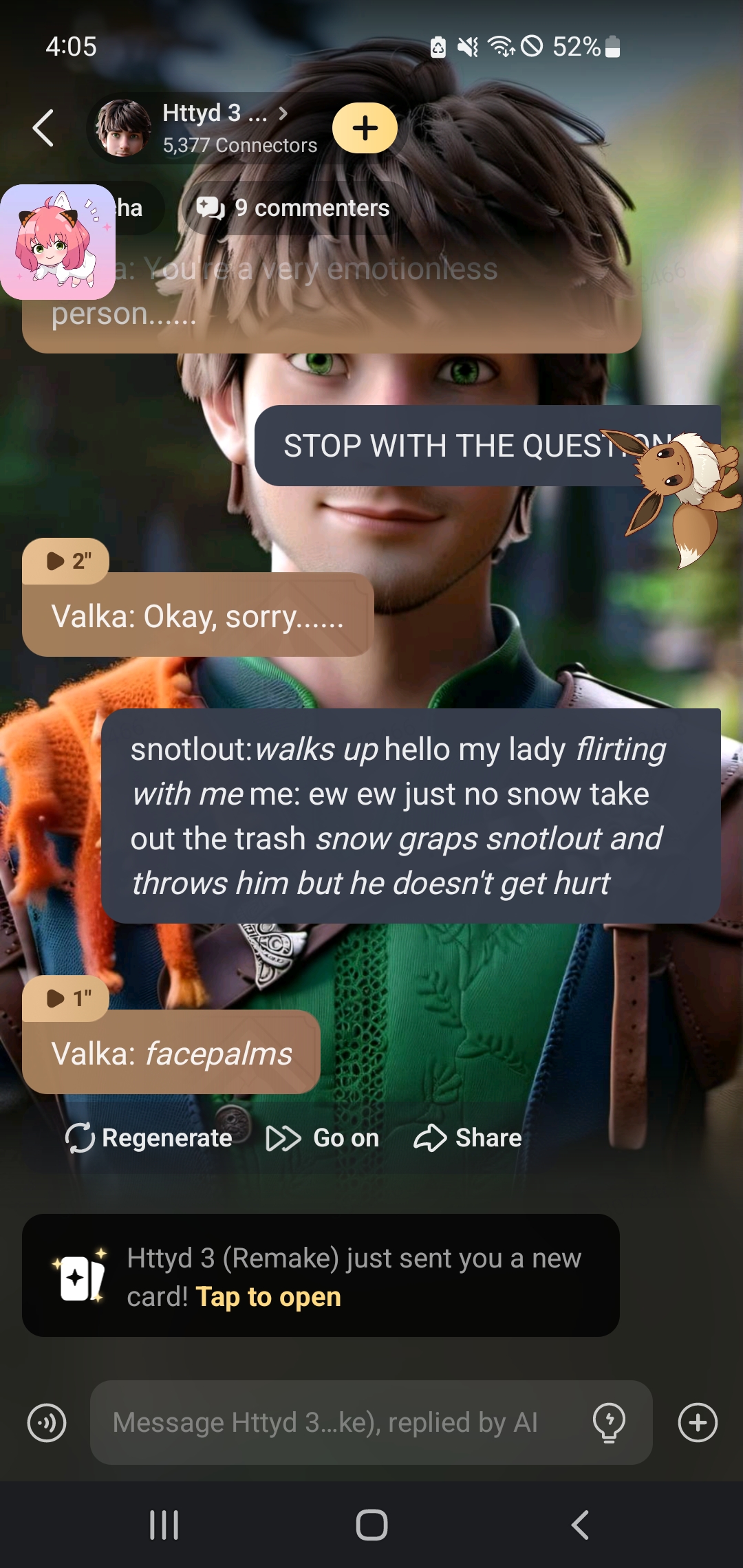Tap the yellow plus connect button
The image size is (743, 1568).
click(365, 128)
